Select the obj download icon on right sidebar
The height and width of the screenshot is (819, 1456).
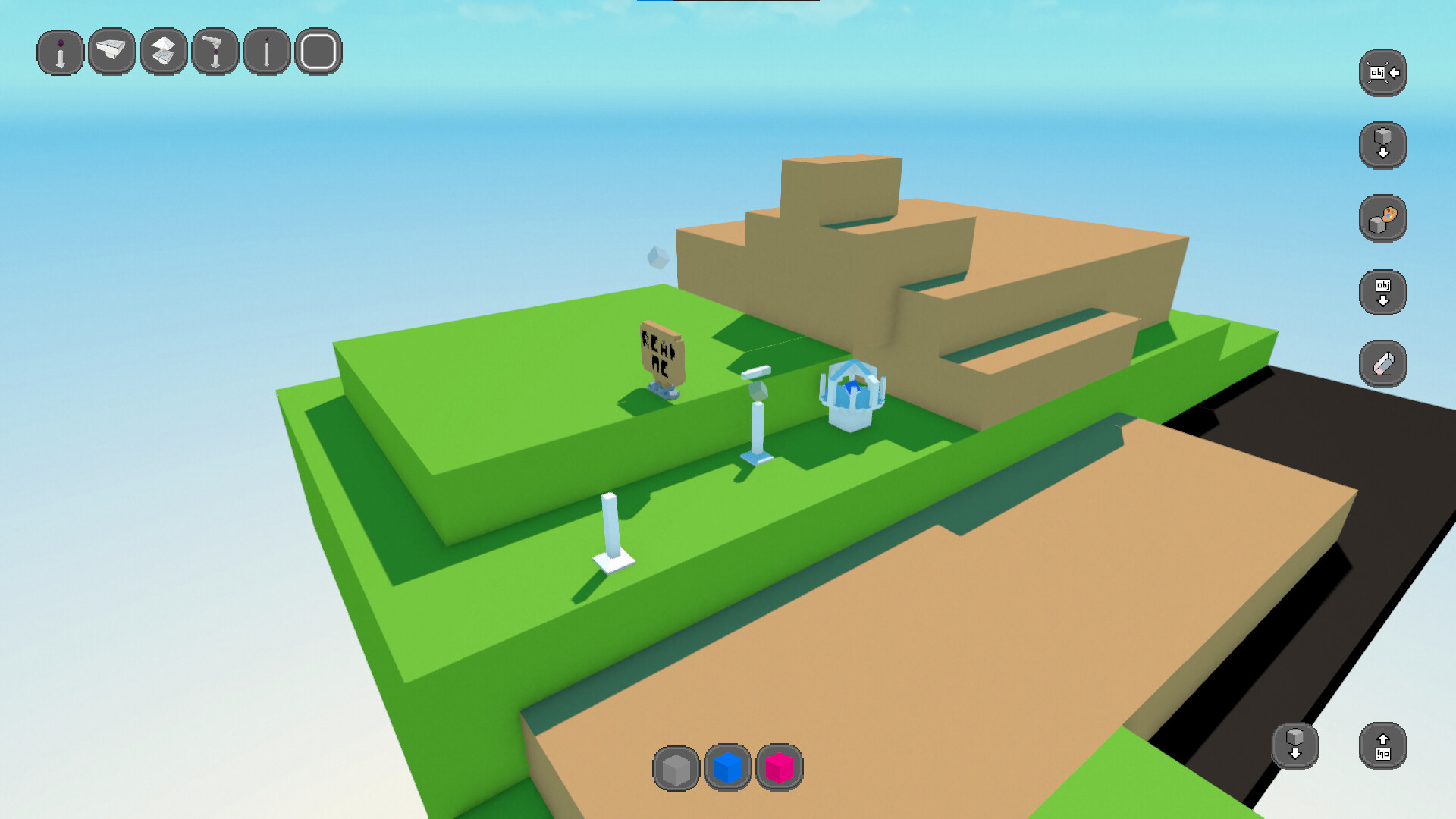[x=1382, y=291]
